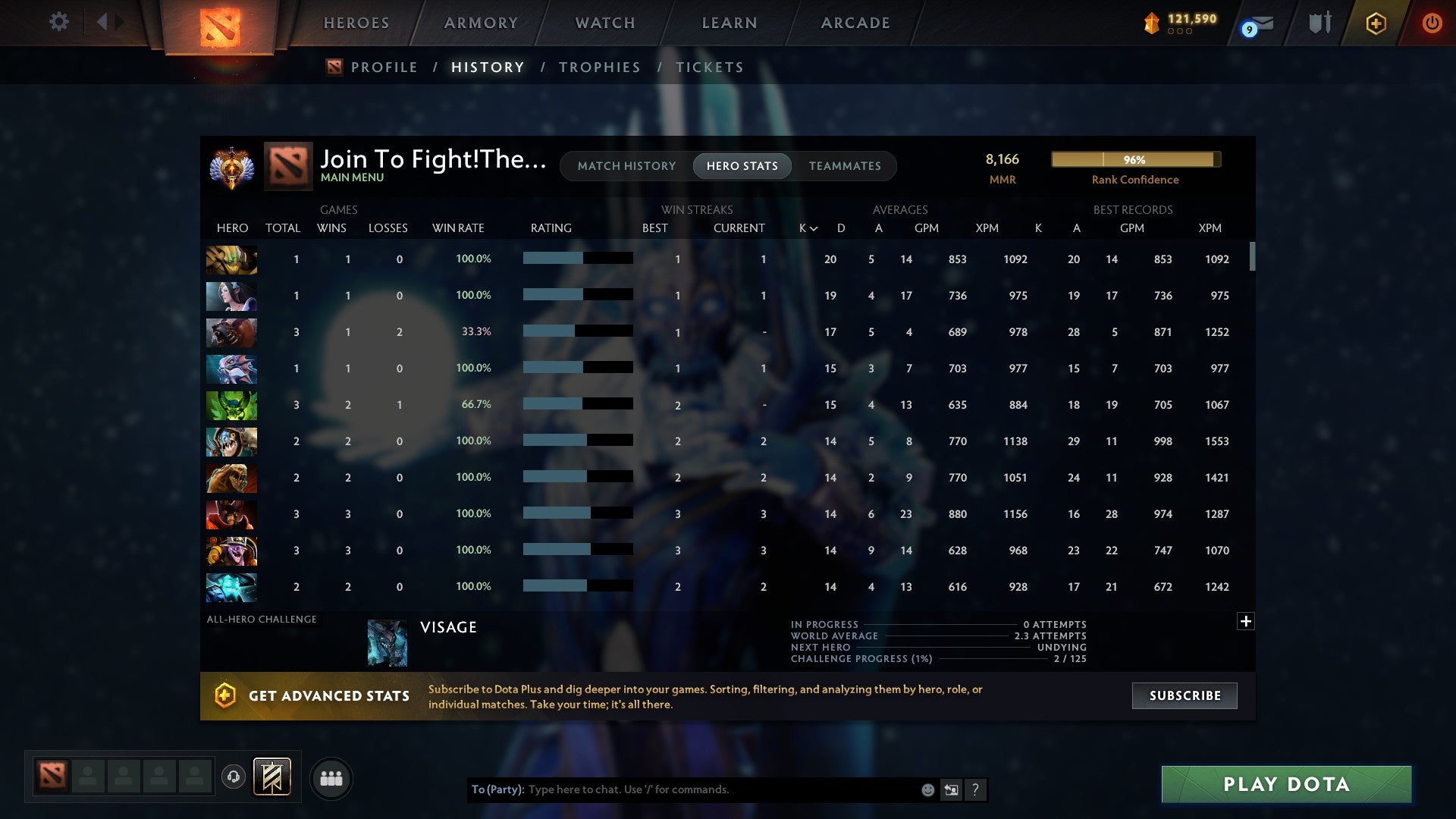
Task: Switch to the TEAMMATES tab
Action: 845,165
